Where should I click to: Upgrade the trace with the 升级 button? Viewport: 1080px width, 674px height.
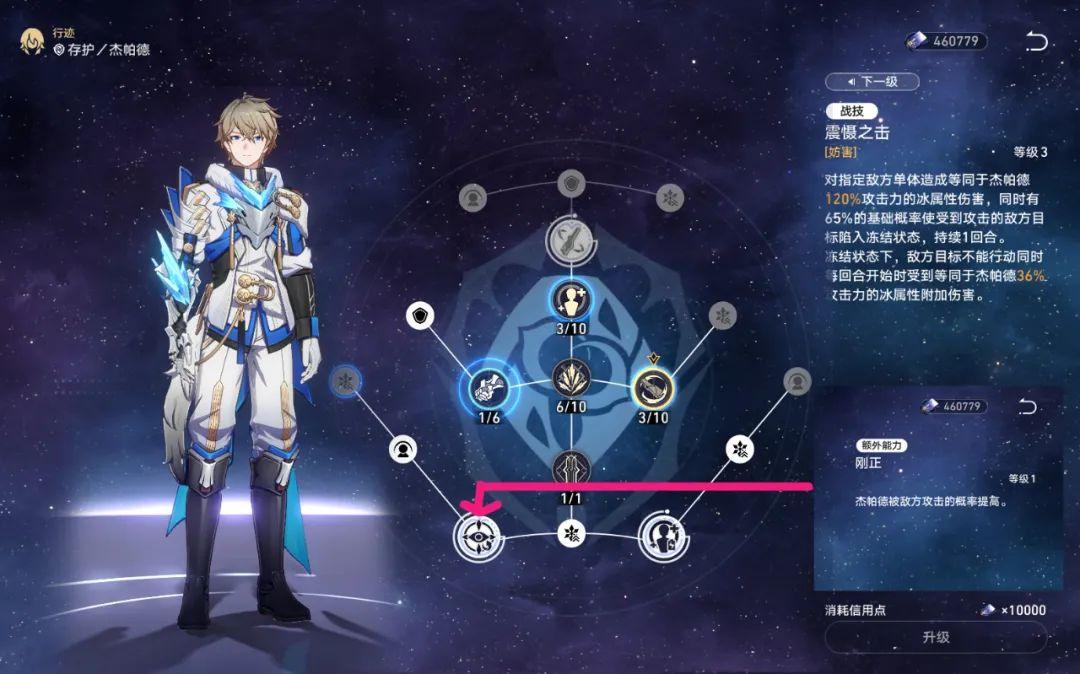click(935, 637)
